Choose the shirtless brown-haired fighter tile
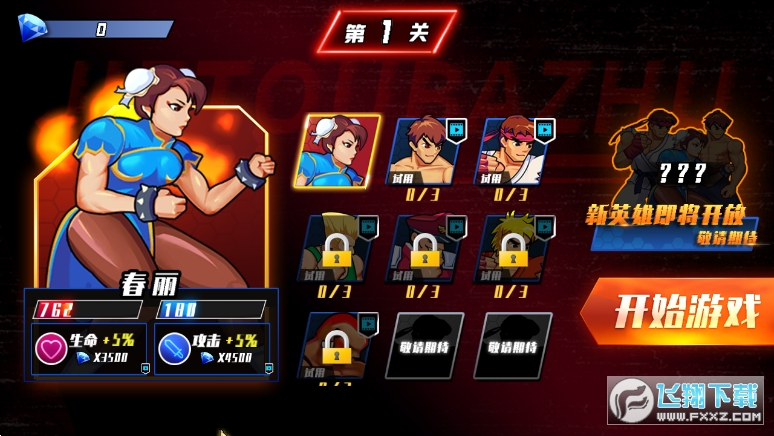This screenshot has height=436, width=774. pyautogui.click(x=428, y=151)
